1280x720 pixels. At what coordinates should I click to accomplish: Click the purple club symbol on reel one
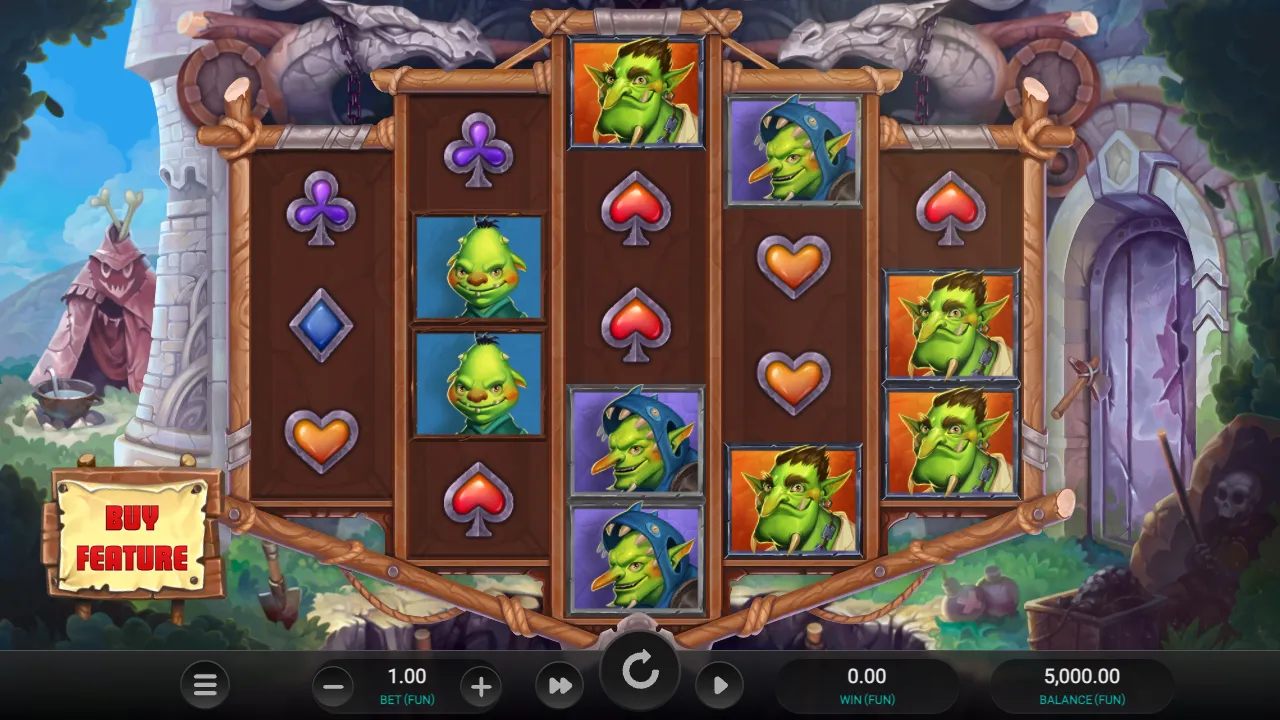point(321,210)
